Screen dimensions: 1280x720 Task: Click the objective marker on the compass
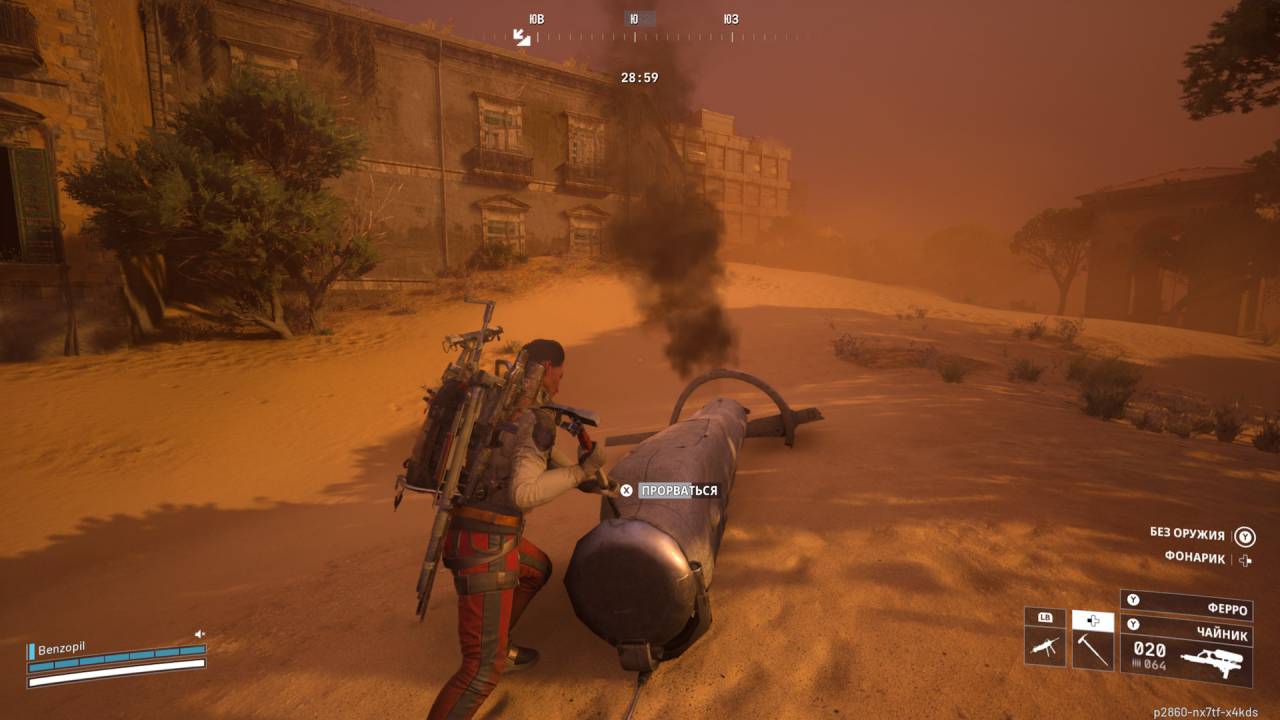522,37
